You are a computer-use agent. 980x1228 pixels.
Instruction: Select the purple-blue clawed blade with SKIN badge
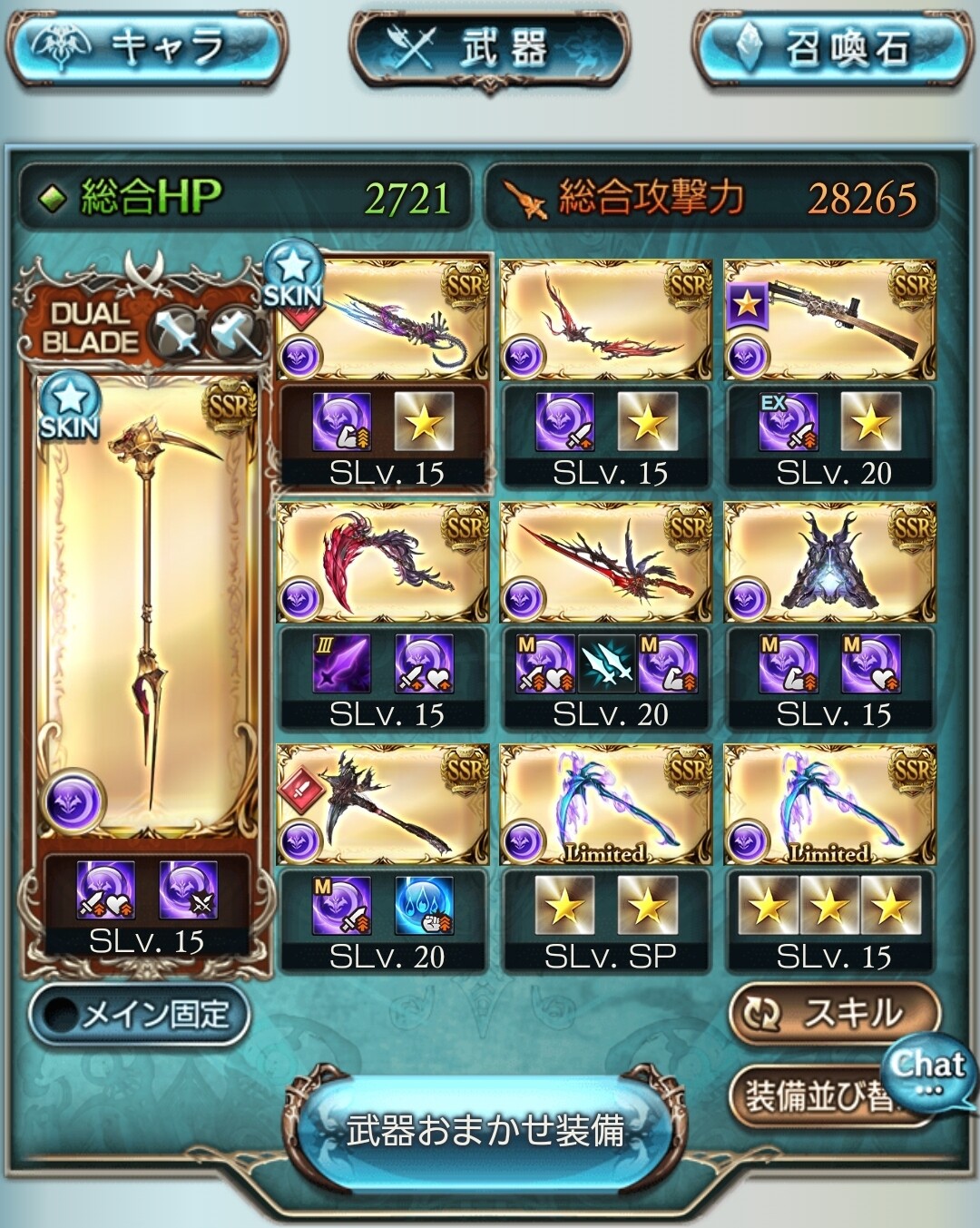(x=382, y=319)
